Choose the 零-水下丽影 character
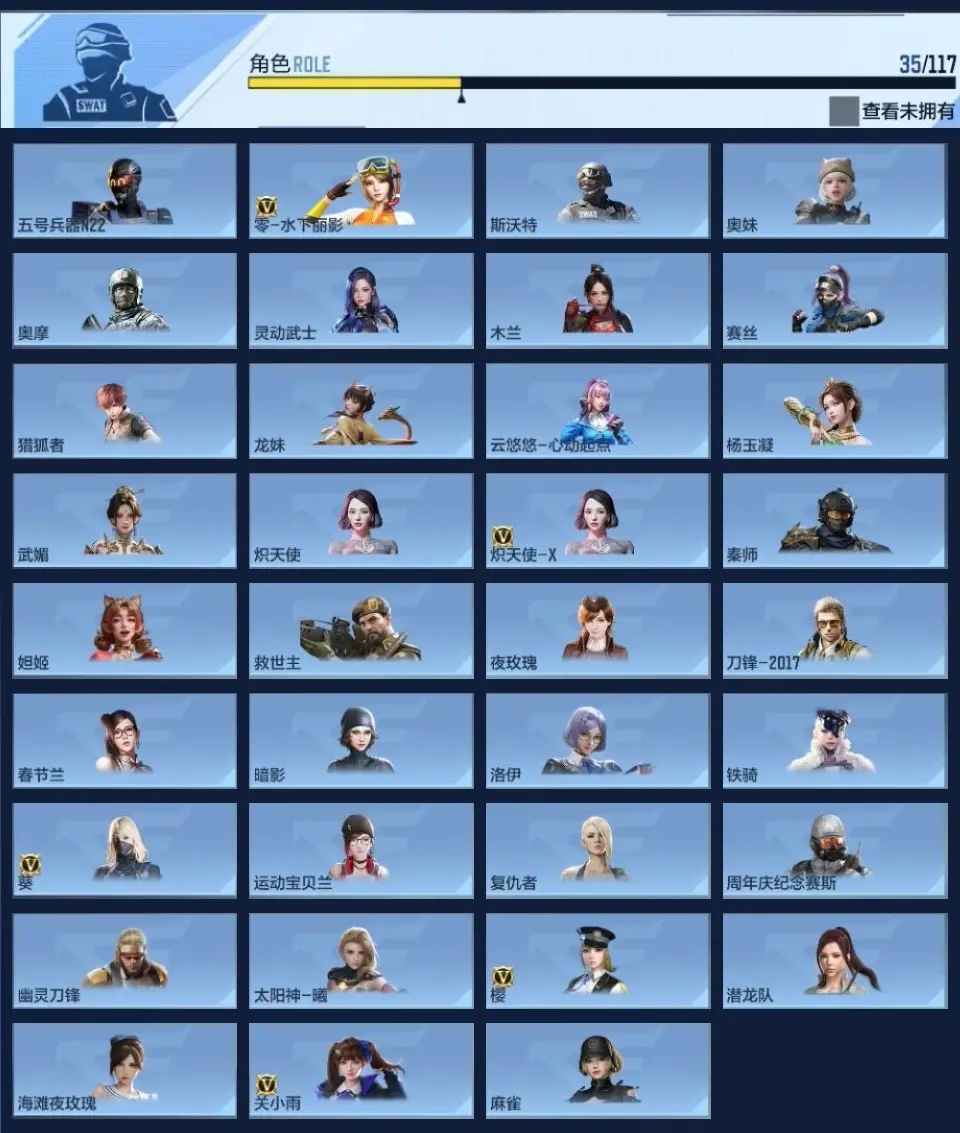 (x=361, y=191)
